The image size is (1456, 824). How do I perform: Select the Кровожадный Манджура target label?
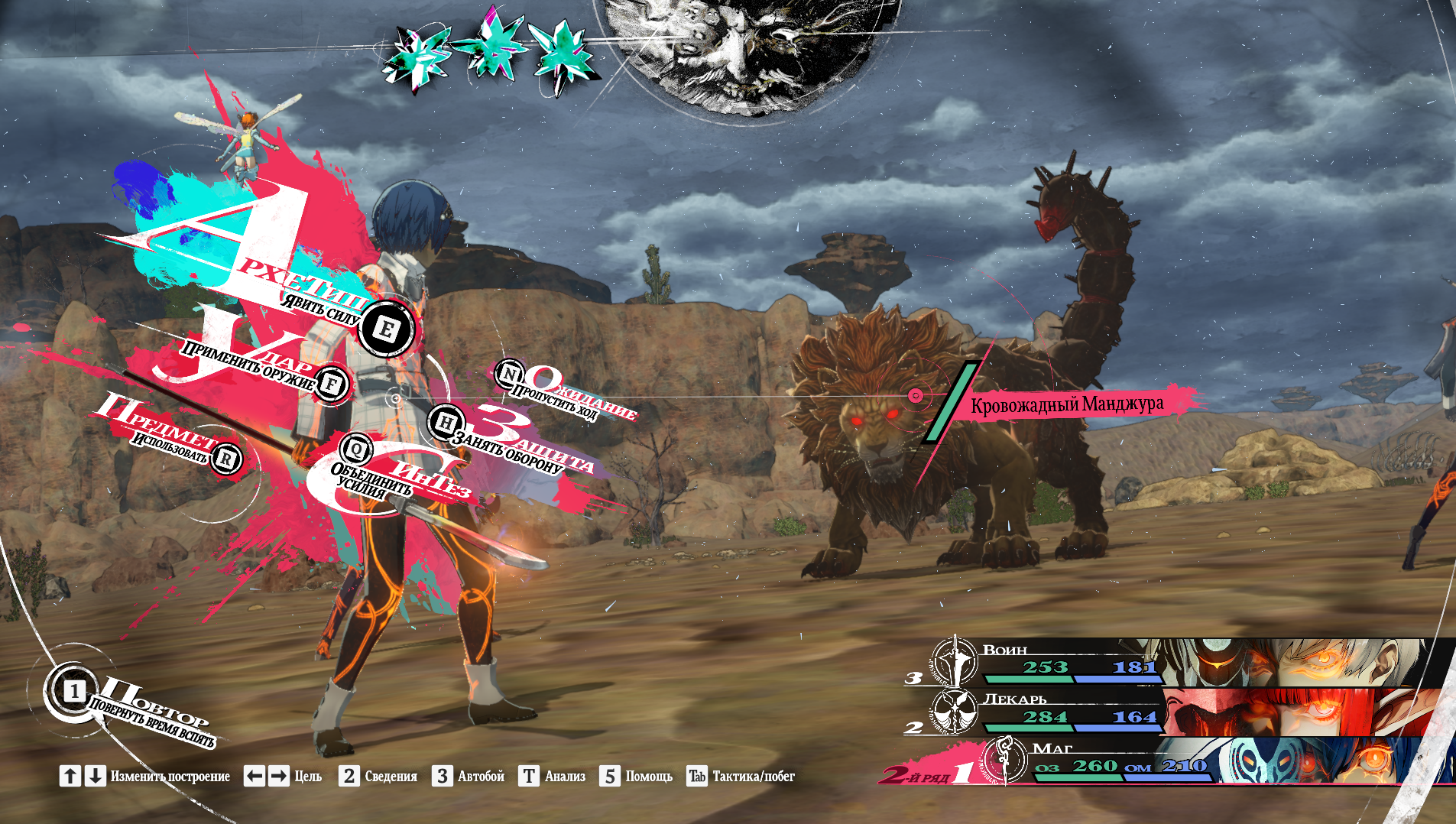1066,404
